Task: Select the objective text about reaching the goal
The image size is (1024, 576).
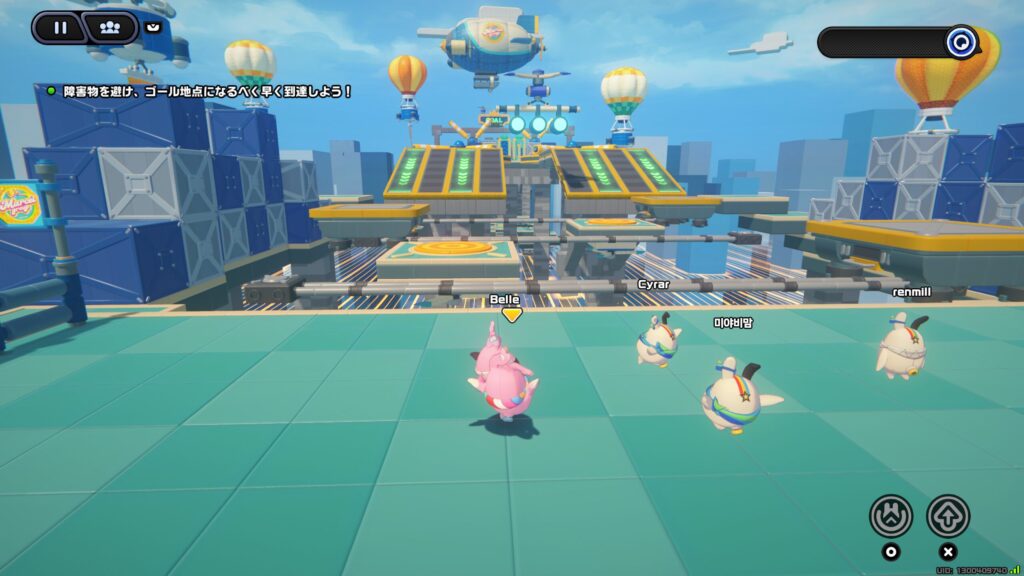Action: click(x=208, y=91)
